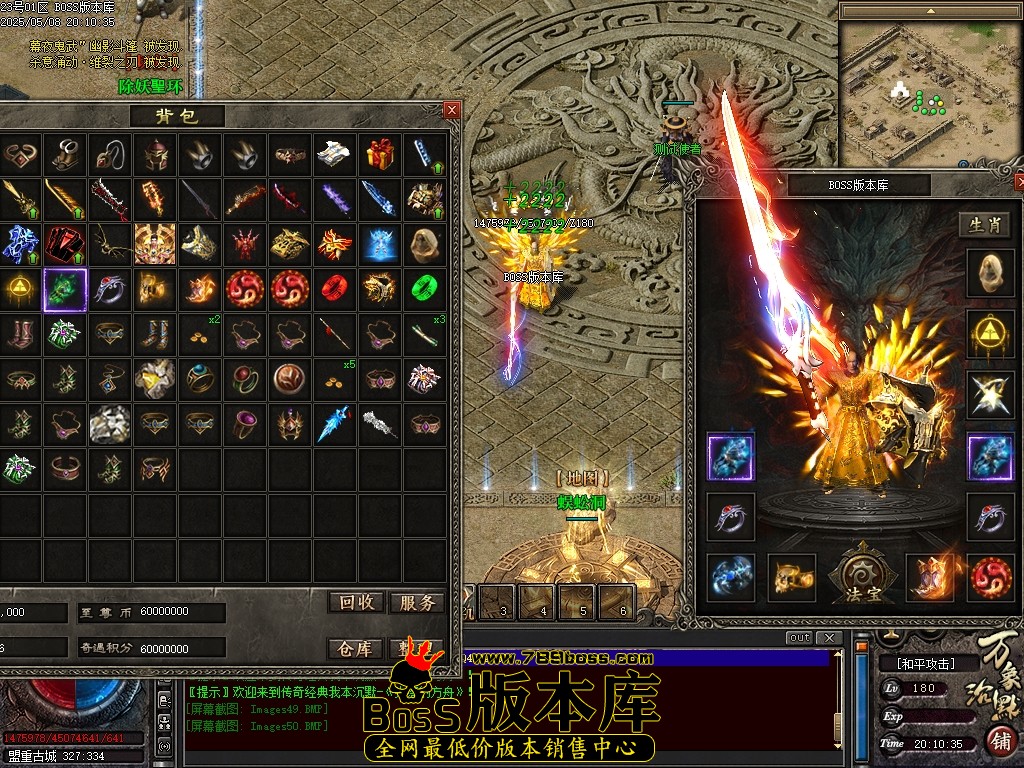This screenshot has height=768, width=1024.
Task: Select the red gift box item
Action: [380, 154]
